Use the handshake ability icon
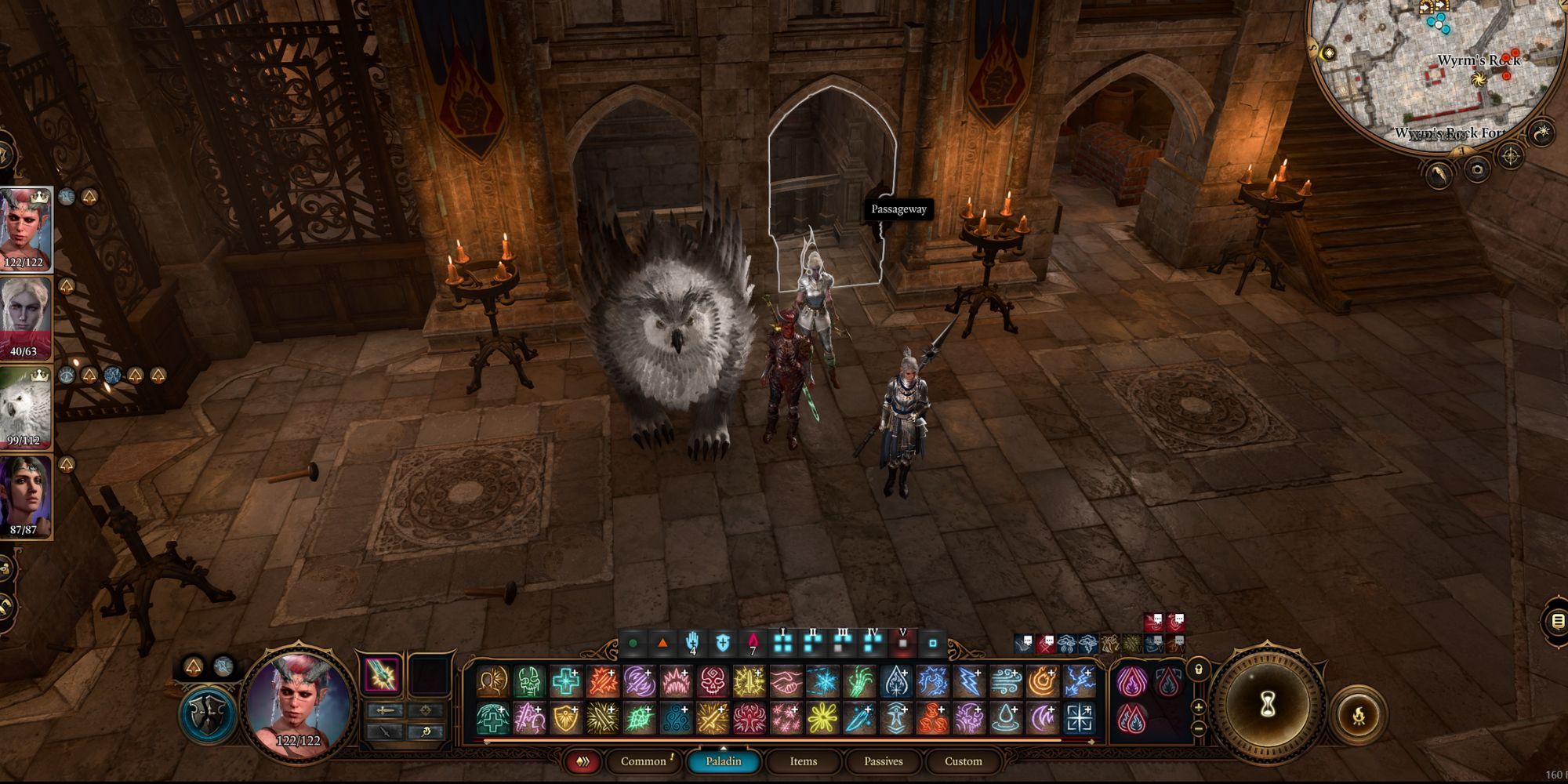 tap(786, 681)
